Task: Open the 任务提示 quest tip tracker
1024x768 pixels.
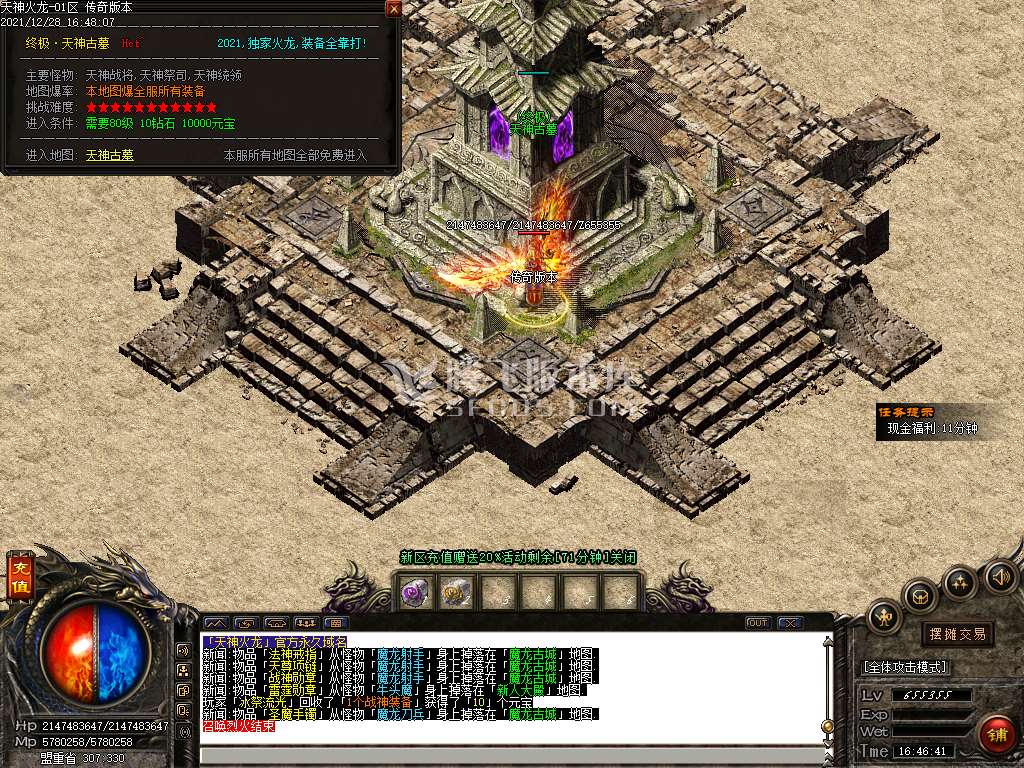Action: point(906,411)
